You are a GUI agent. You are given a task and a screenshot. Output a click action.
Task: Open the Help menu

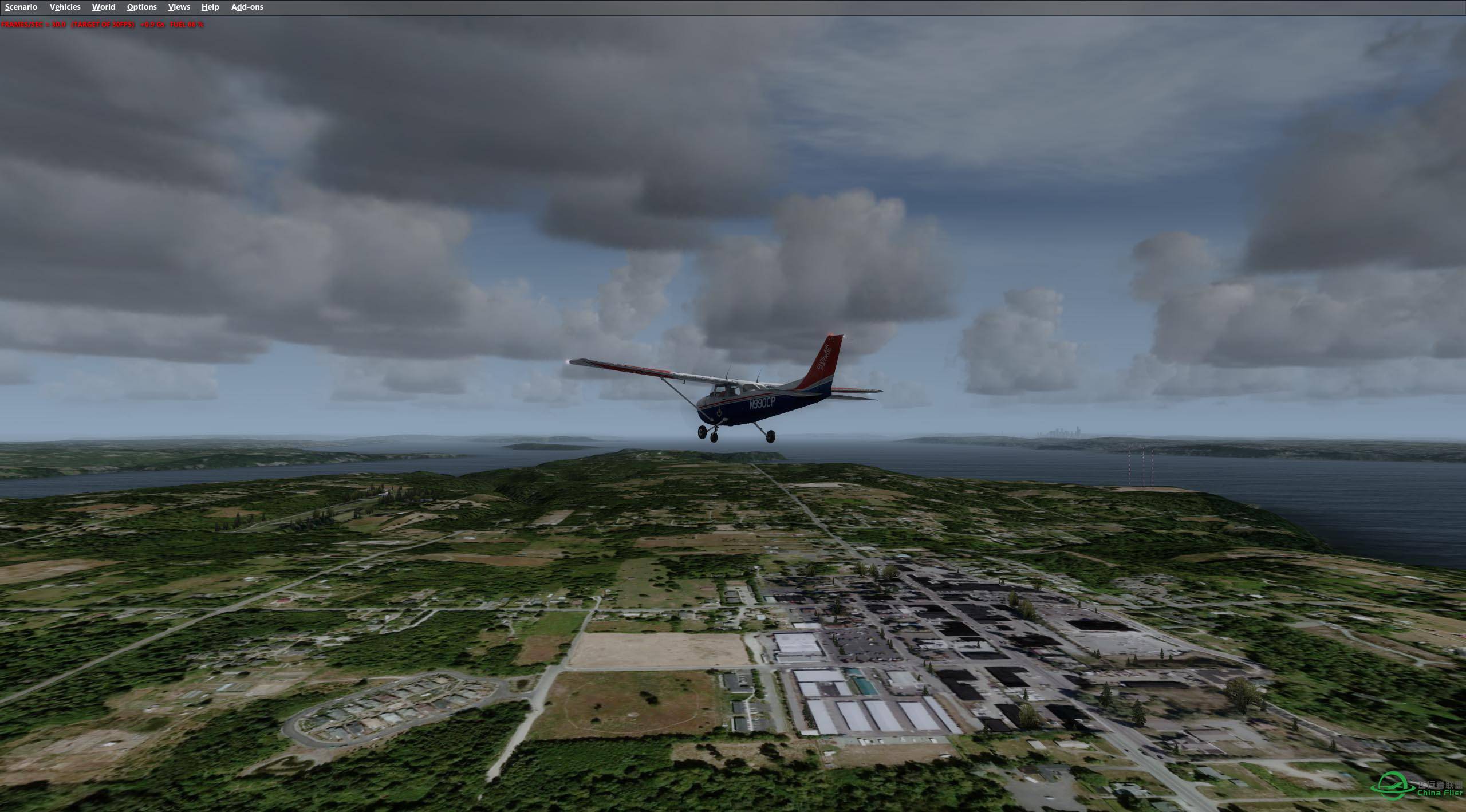point(210,7)
